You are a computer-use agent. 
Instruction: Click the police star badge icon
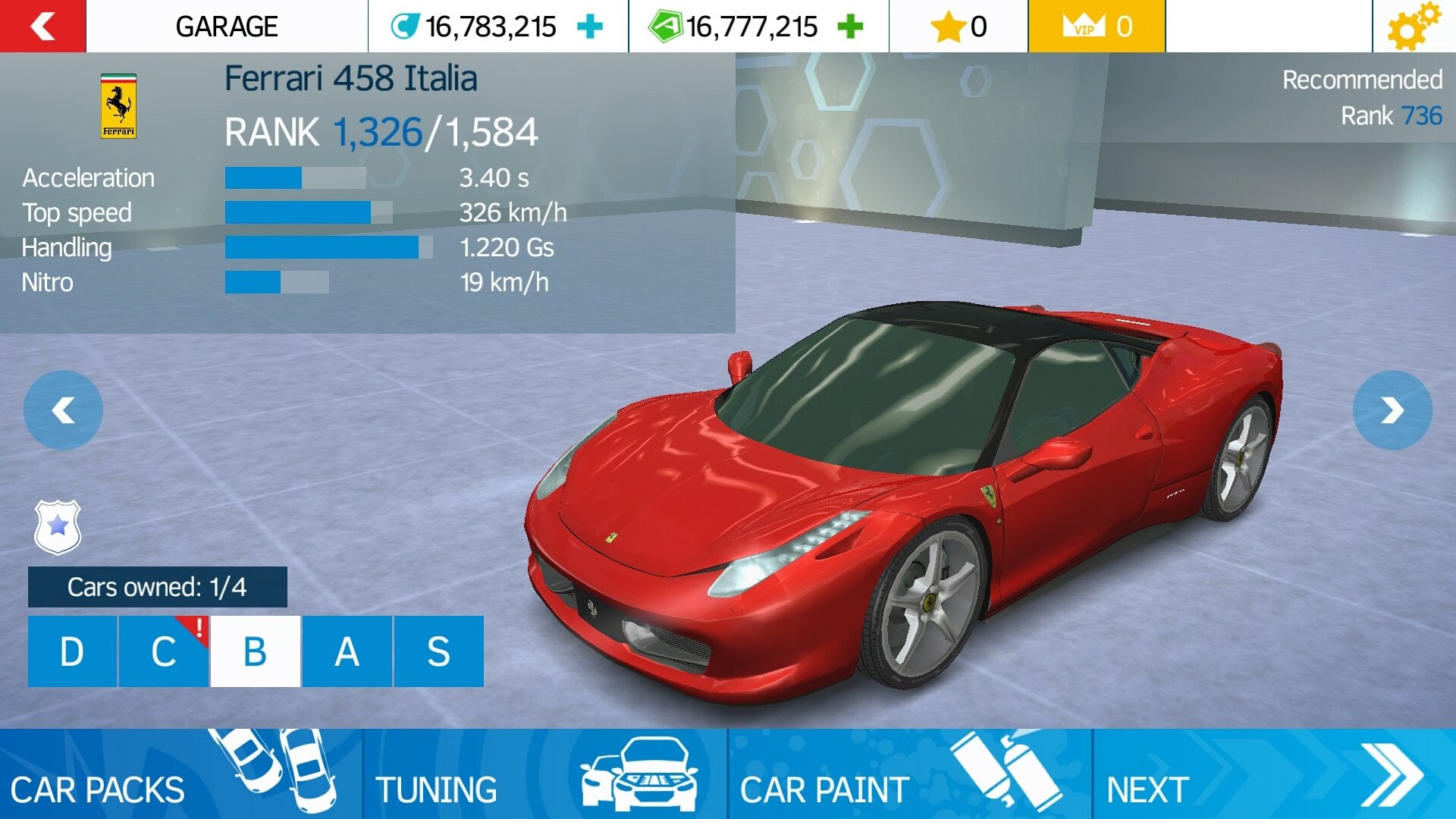(x=58, y=526)
